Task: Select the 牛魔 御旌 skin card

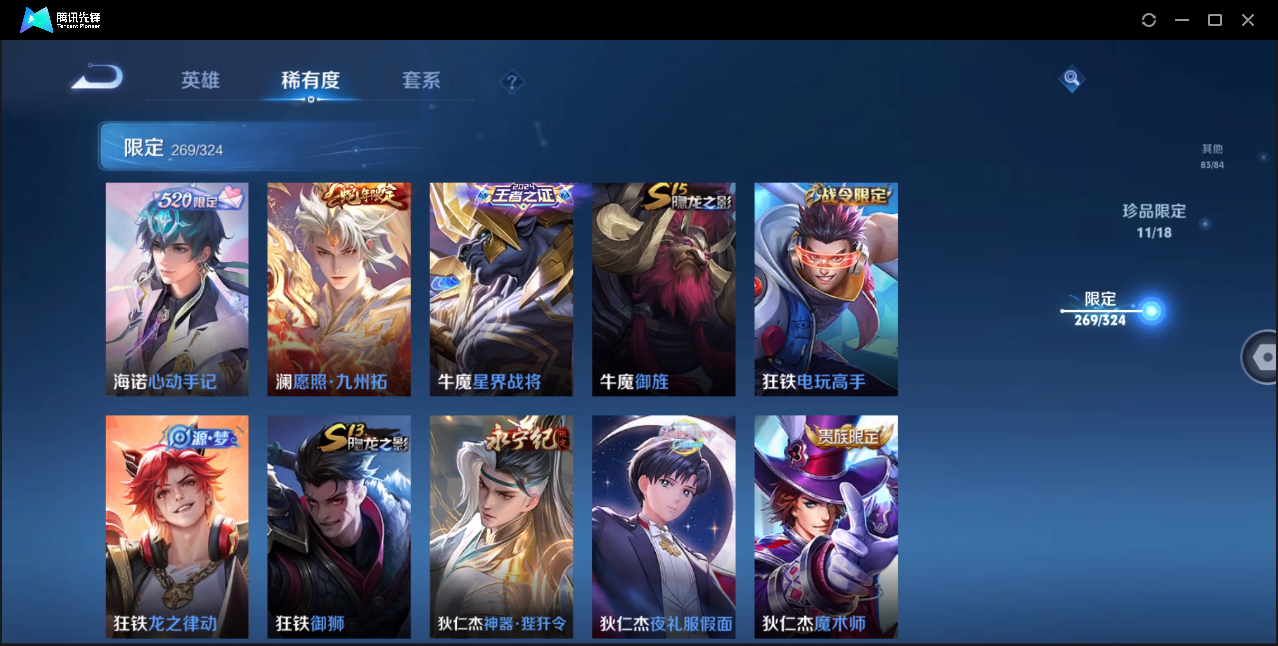Action: point(663,289)
